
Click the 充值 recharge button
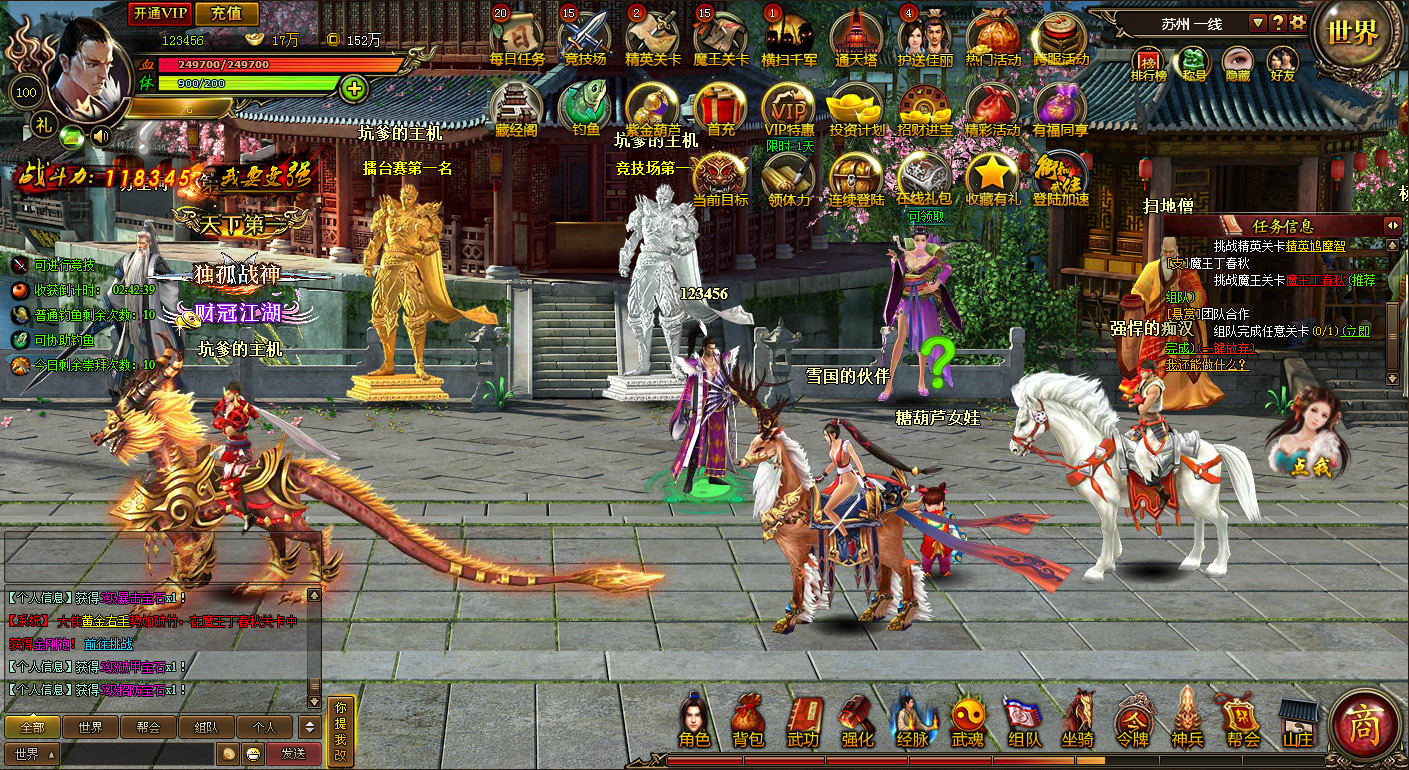coord(227,13)
